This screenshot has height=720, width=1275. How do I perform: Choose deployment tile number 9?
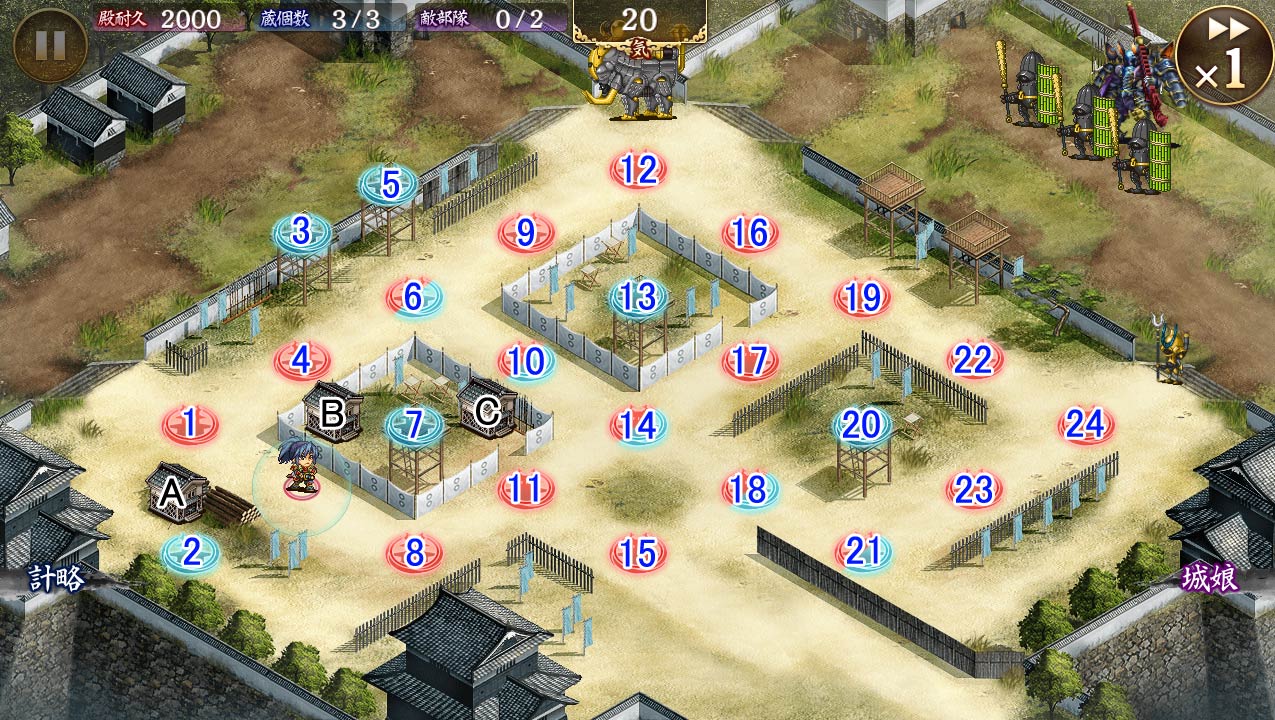pos(526,234)
